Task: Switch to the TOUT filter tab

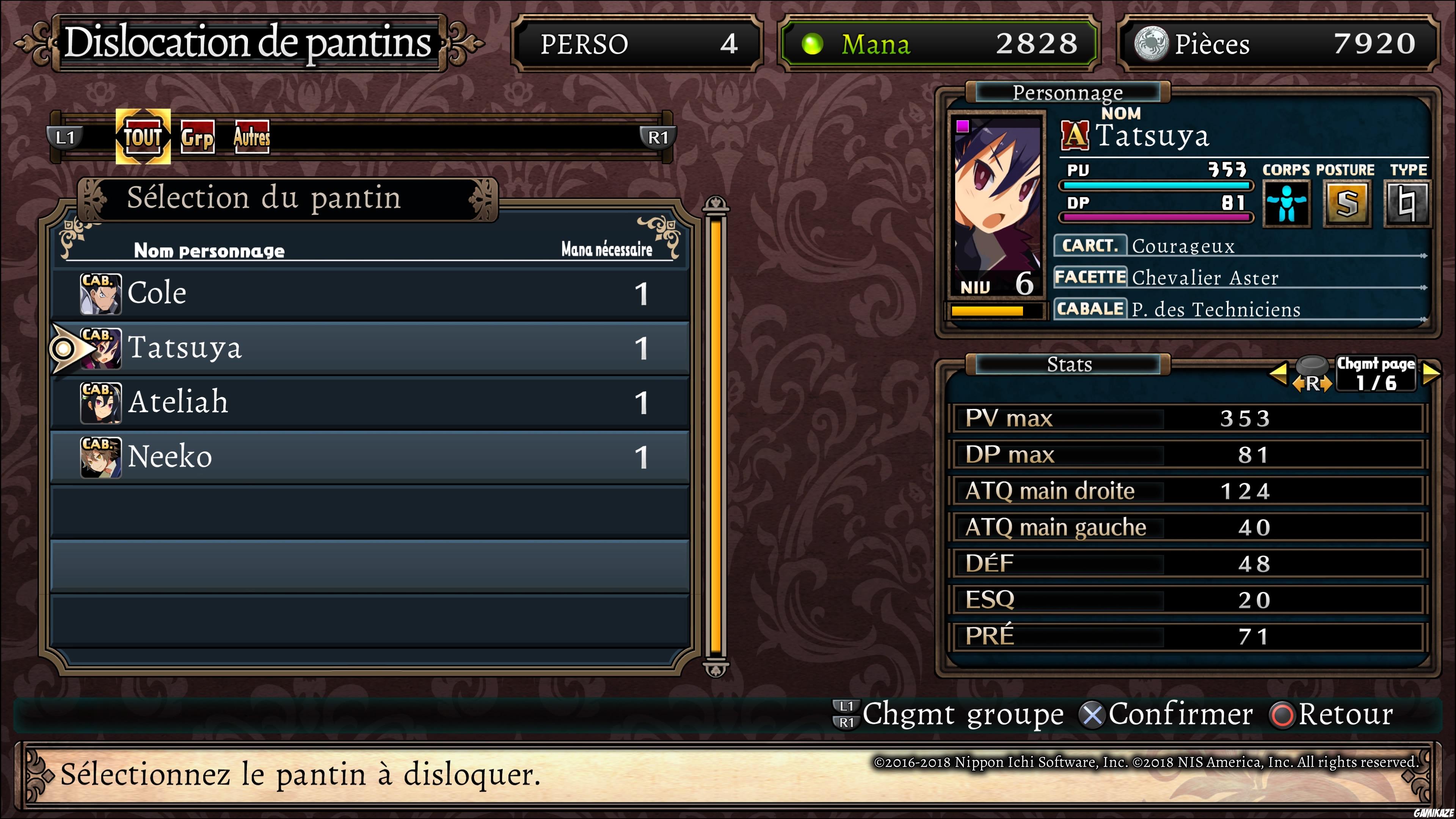Action: click(x=143, y=137)
